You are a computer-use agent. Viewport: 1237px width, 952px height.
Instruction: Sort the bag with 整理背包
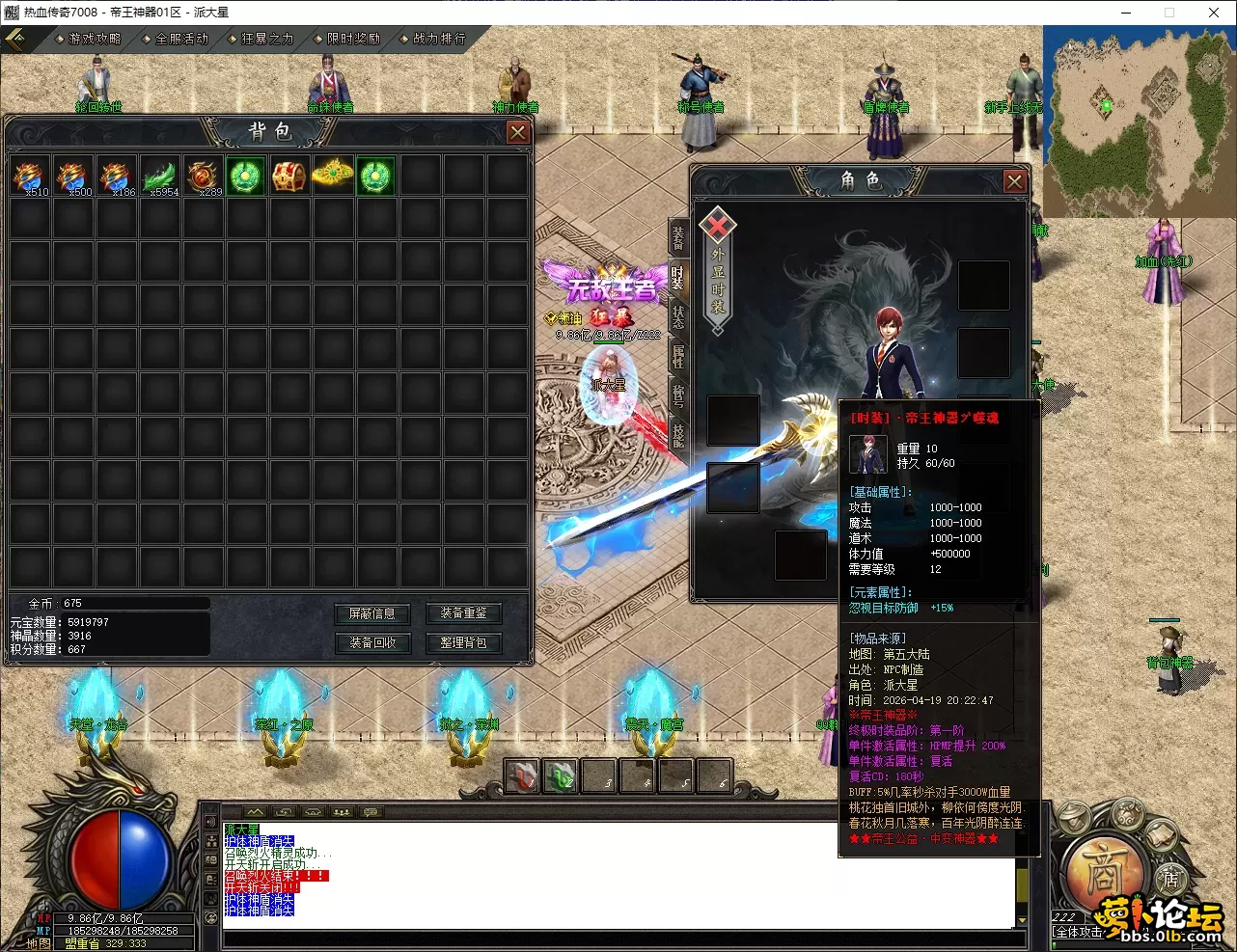coord(463,642)
